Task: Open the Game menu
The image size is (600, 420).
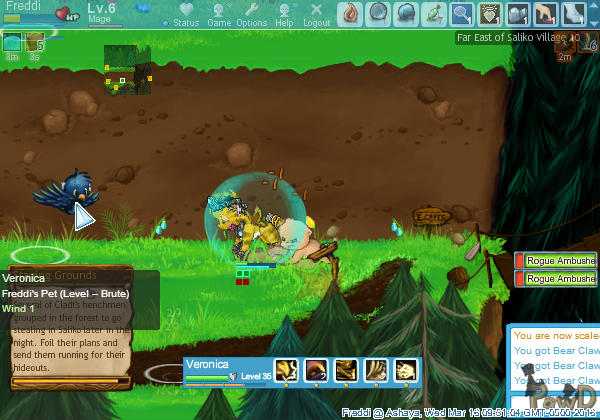Action: [218, 14]
